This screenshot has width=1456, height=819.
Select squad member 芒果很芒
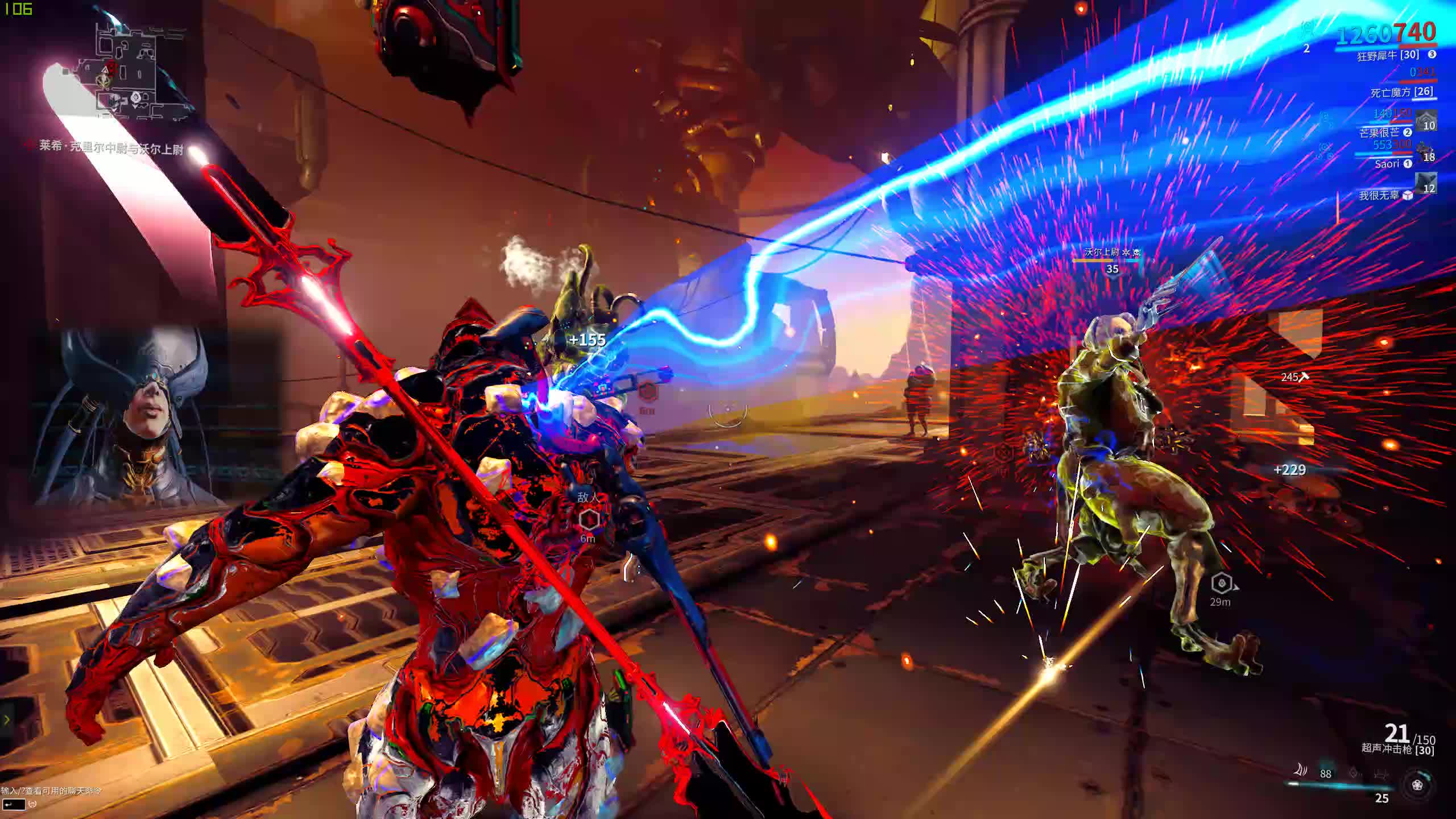[x=1379, y=133]
